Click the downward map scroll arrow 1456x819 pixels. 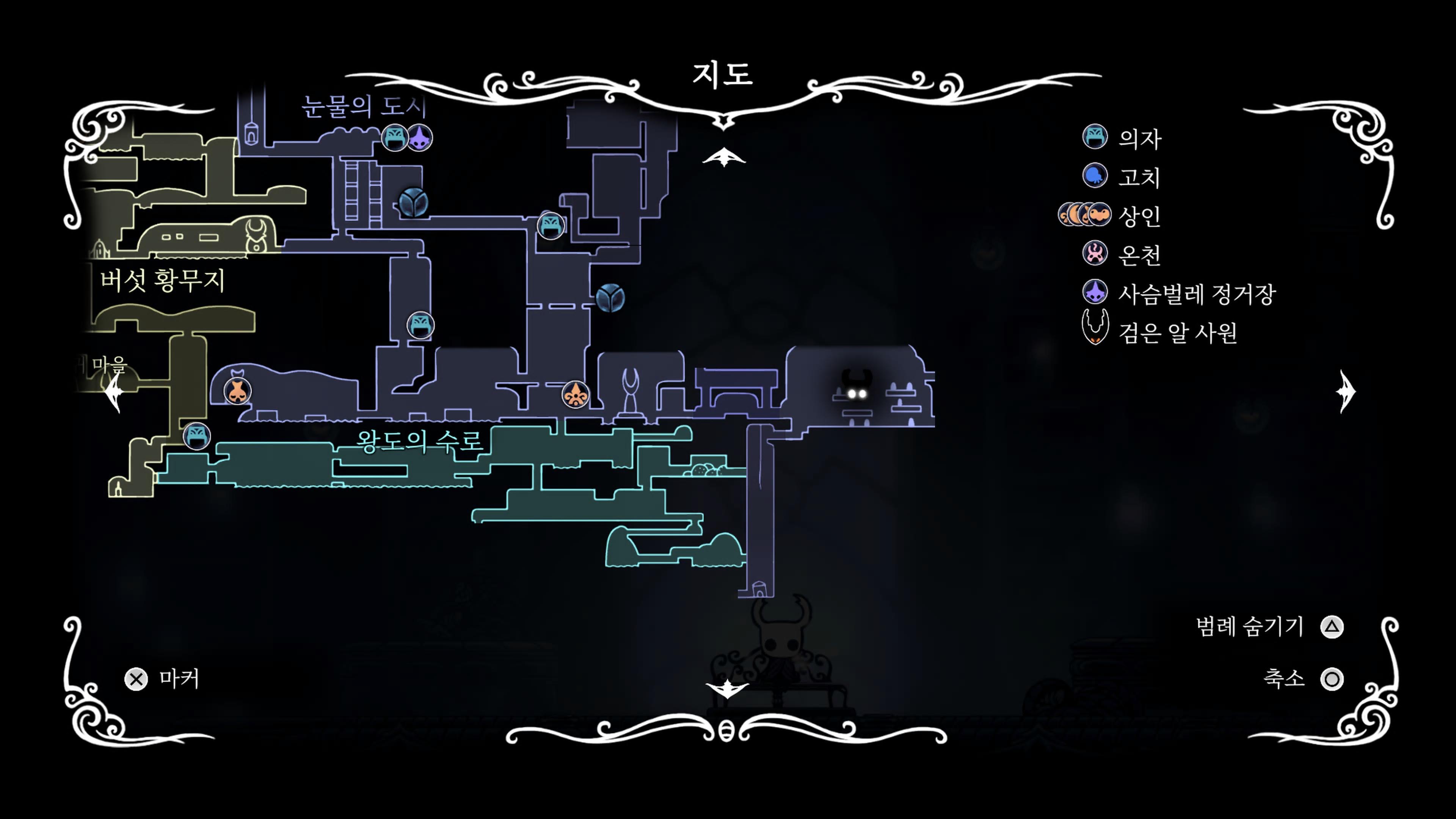727,689
